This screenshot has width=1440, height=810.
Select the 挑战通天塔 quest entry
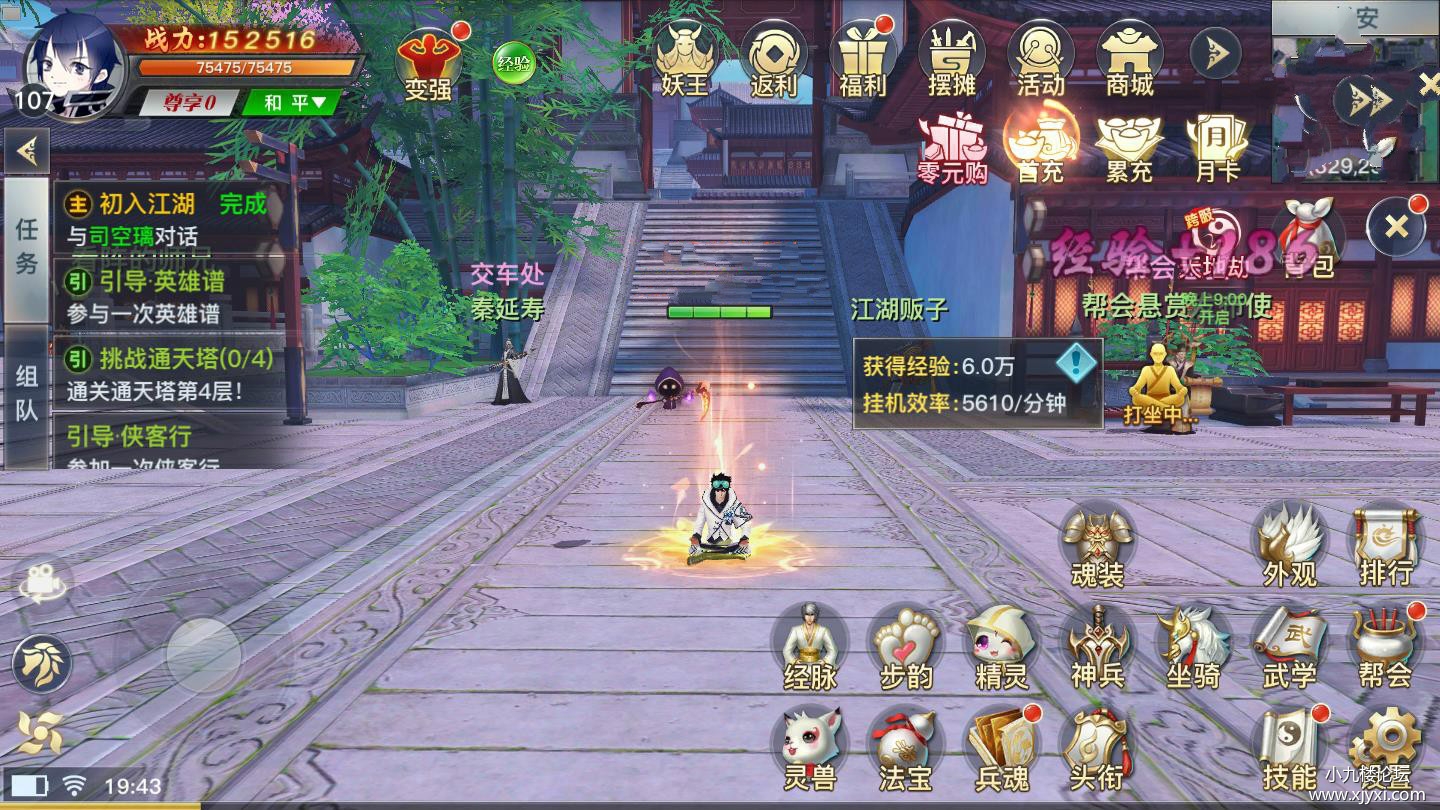(x=170, y=374)
